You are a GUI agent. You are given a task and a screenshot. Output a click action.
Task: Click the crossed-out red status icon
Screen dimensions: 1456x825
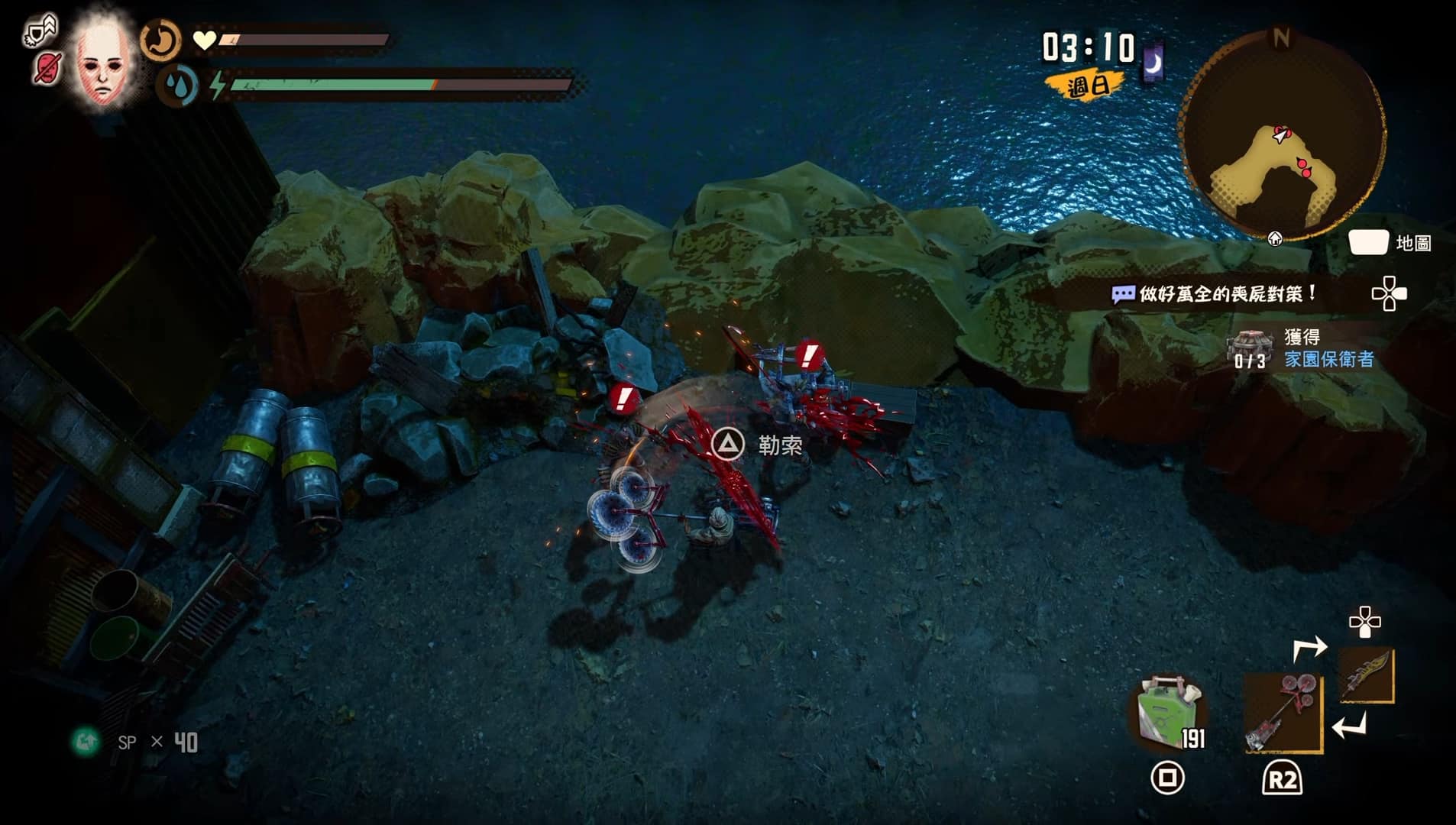47,69
